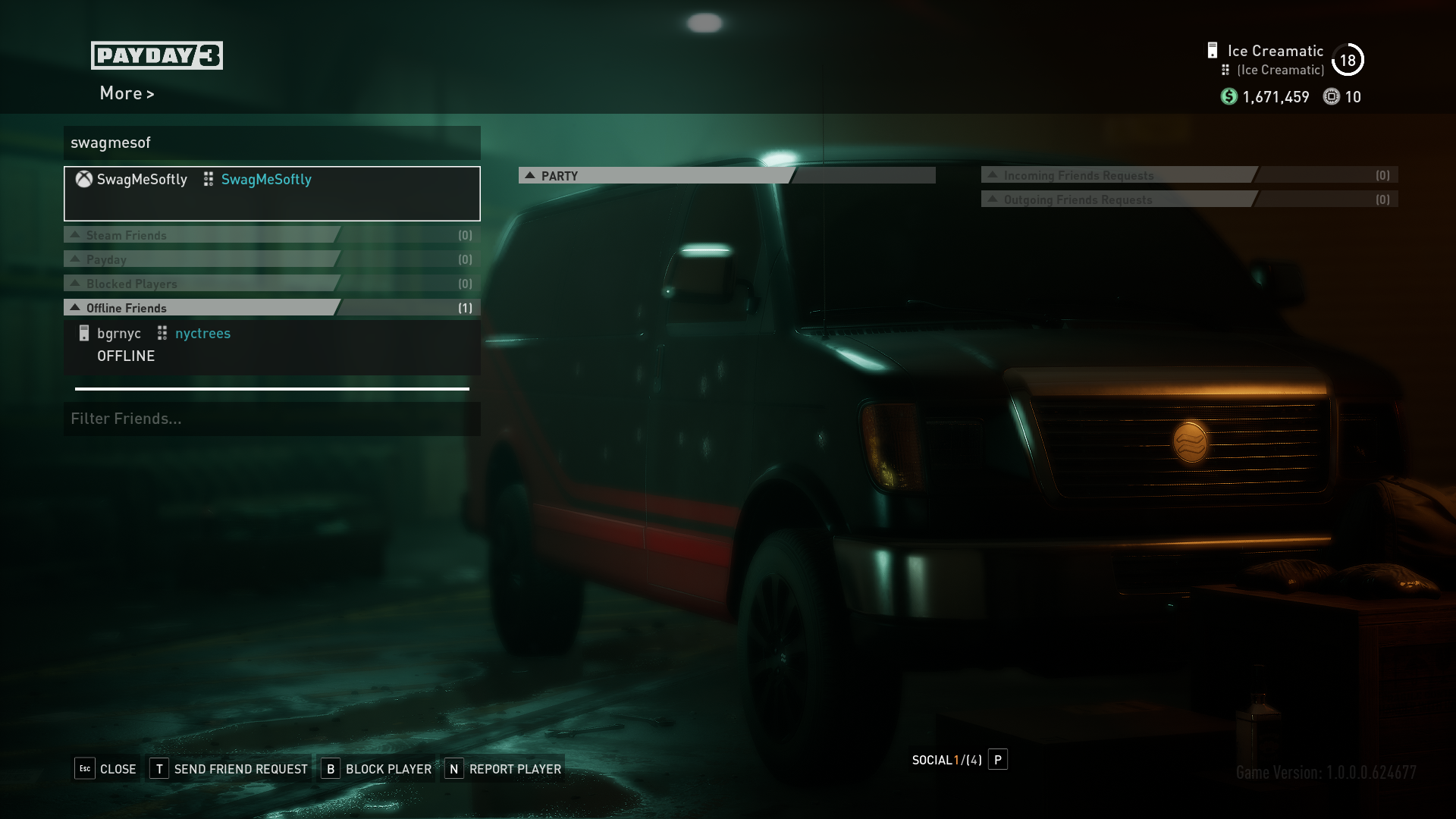This screenshot has width=1456, height=819.
Task: Click the SOCIAL 1/(4) tab indicator
Action: 945,760
